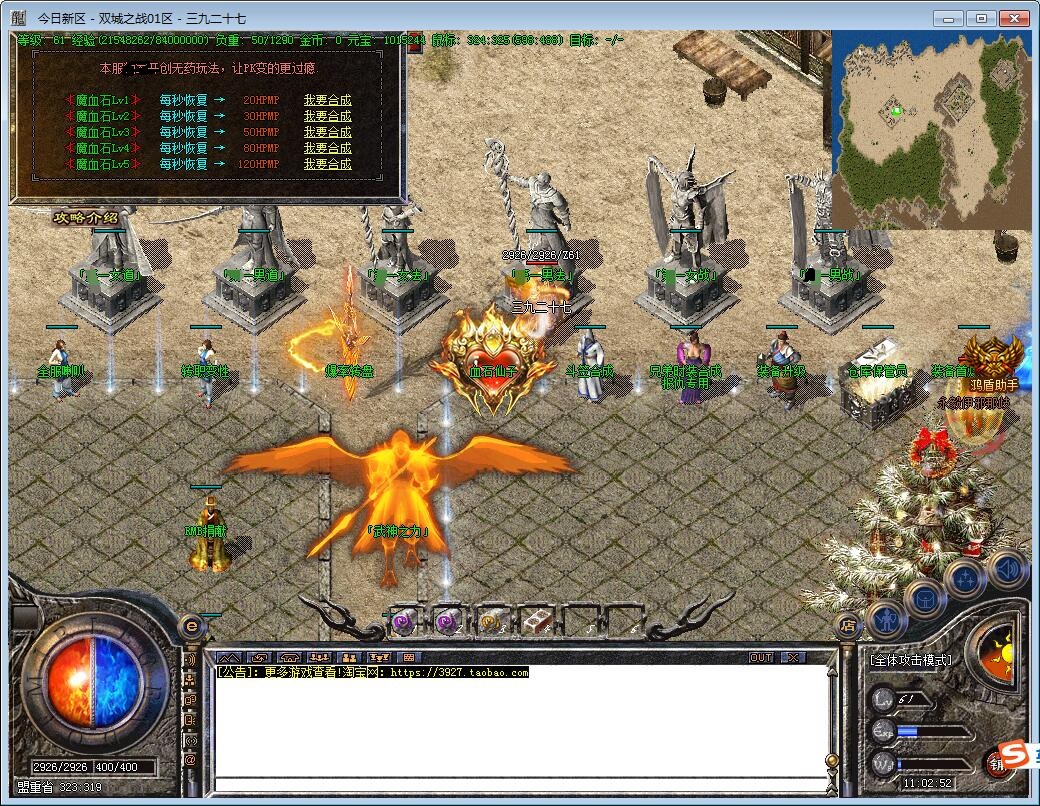
Task: Open the 店 shop button
Action: click(846, 627)
